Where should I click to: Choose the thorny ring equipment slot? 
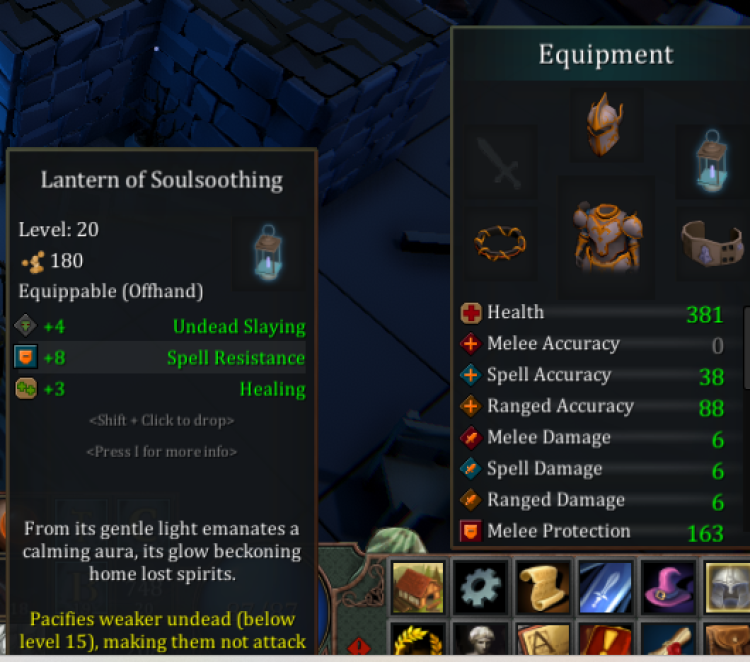coord(500,242)
